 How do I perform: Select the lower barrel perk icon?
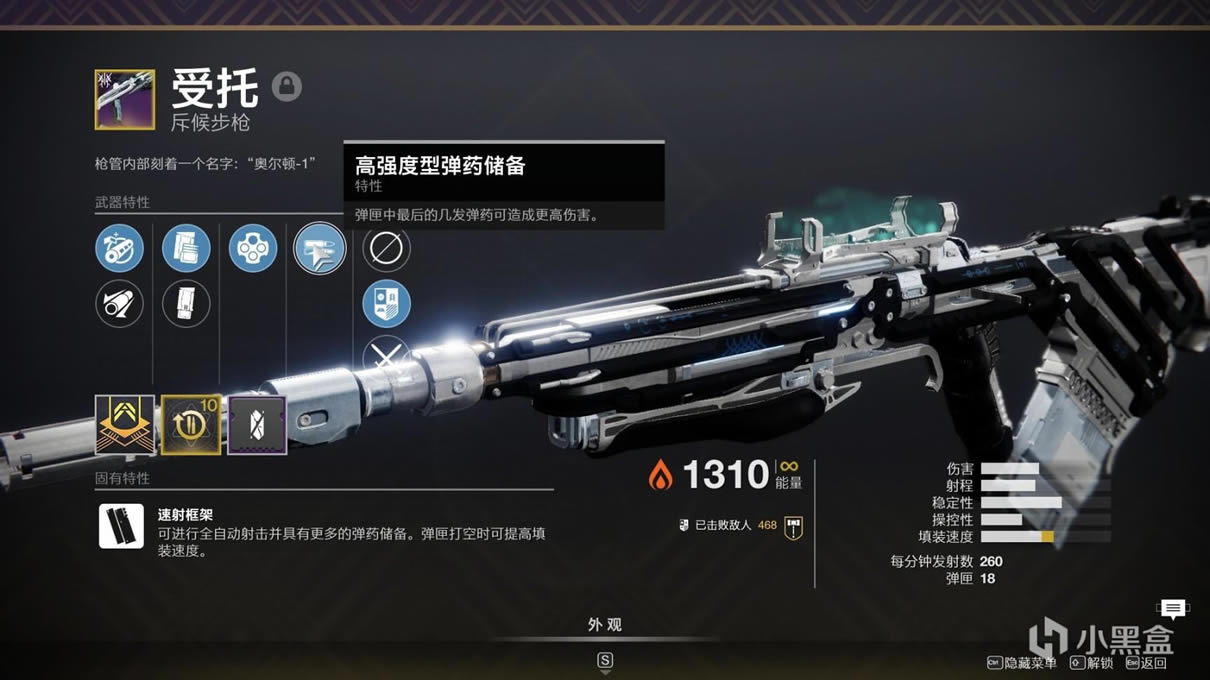point(119,304)
